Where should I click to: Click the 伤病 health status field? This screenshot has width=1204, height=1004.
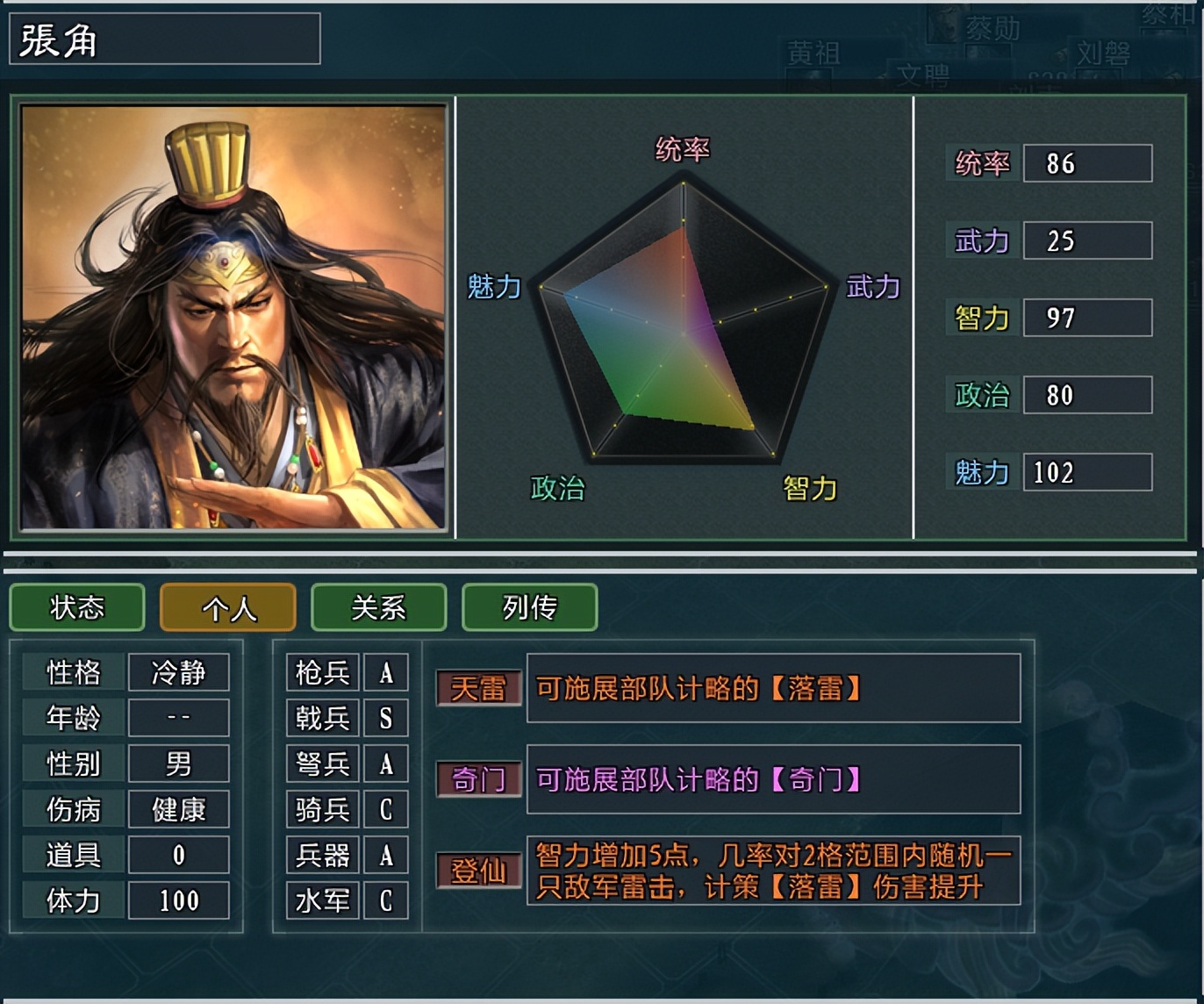click(x=178, y=809)
